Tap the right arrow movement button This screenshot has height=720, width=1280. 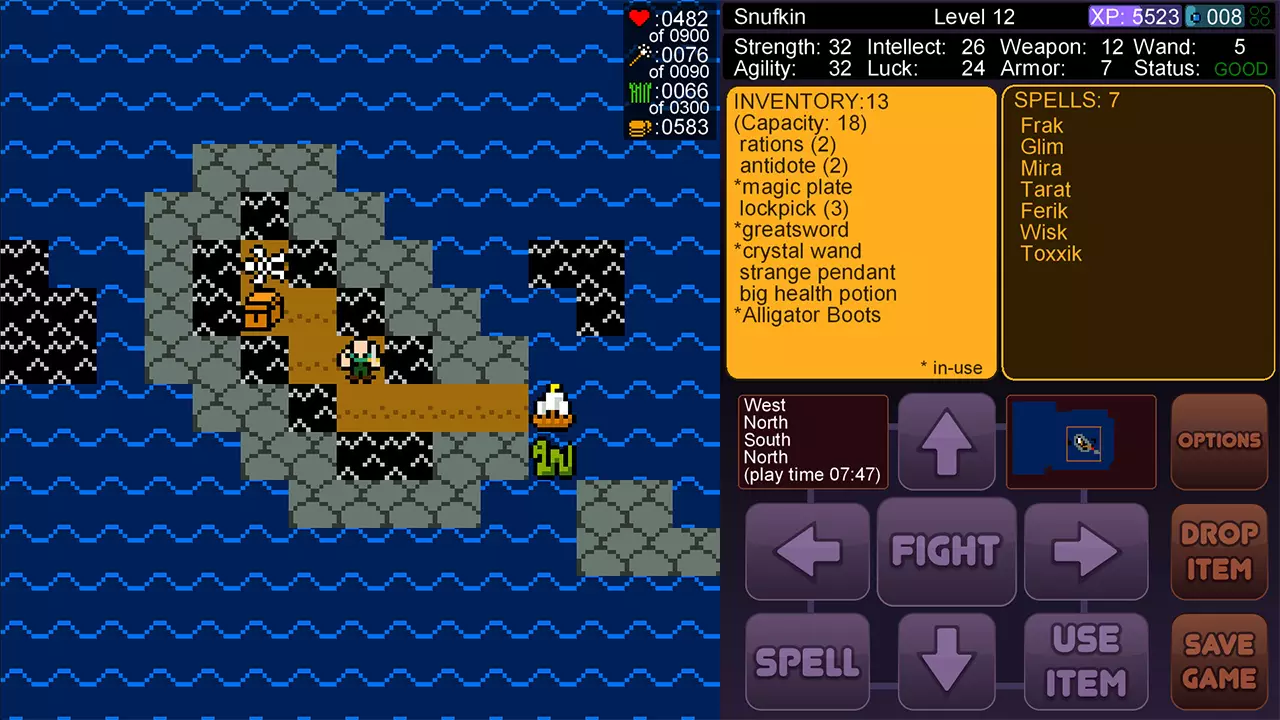(x=1086, y=551)
